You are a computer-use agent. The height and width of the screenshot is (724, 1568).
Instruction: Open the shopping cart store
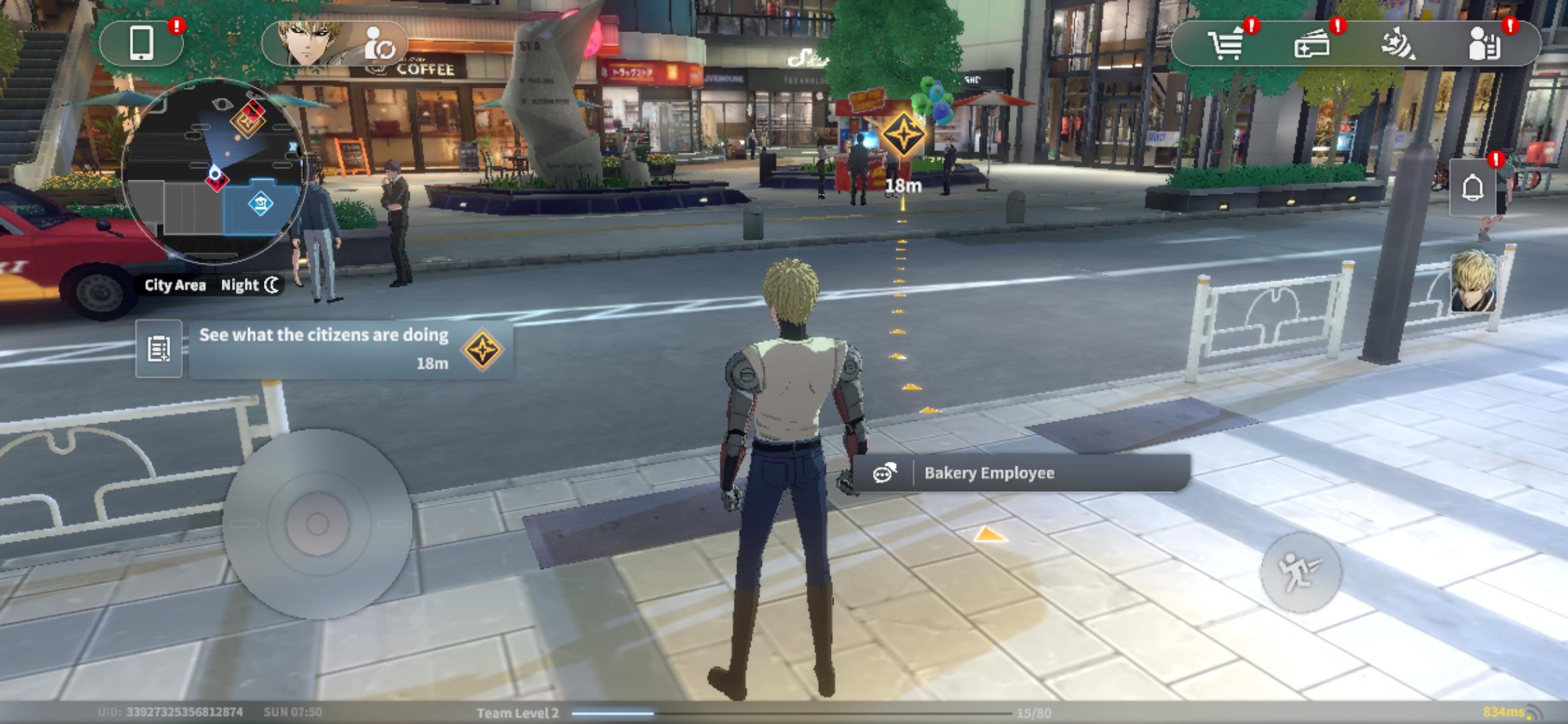(x=1226, y=45)
